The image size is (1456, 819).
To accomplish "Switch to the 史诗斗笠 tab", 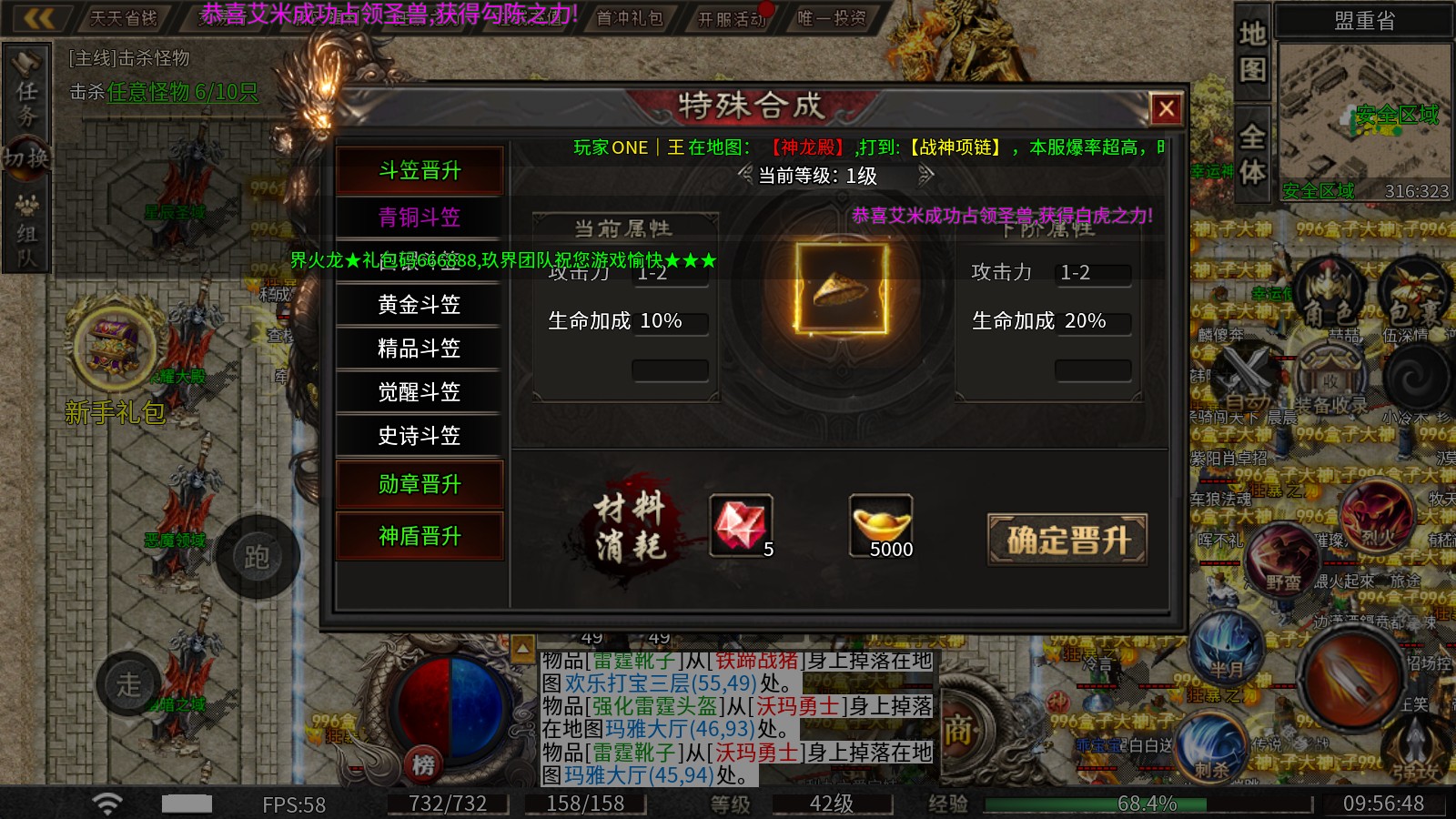I will 419,437.
